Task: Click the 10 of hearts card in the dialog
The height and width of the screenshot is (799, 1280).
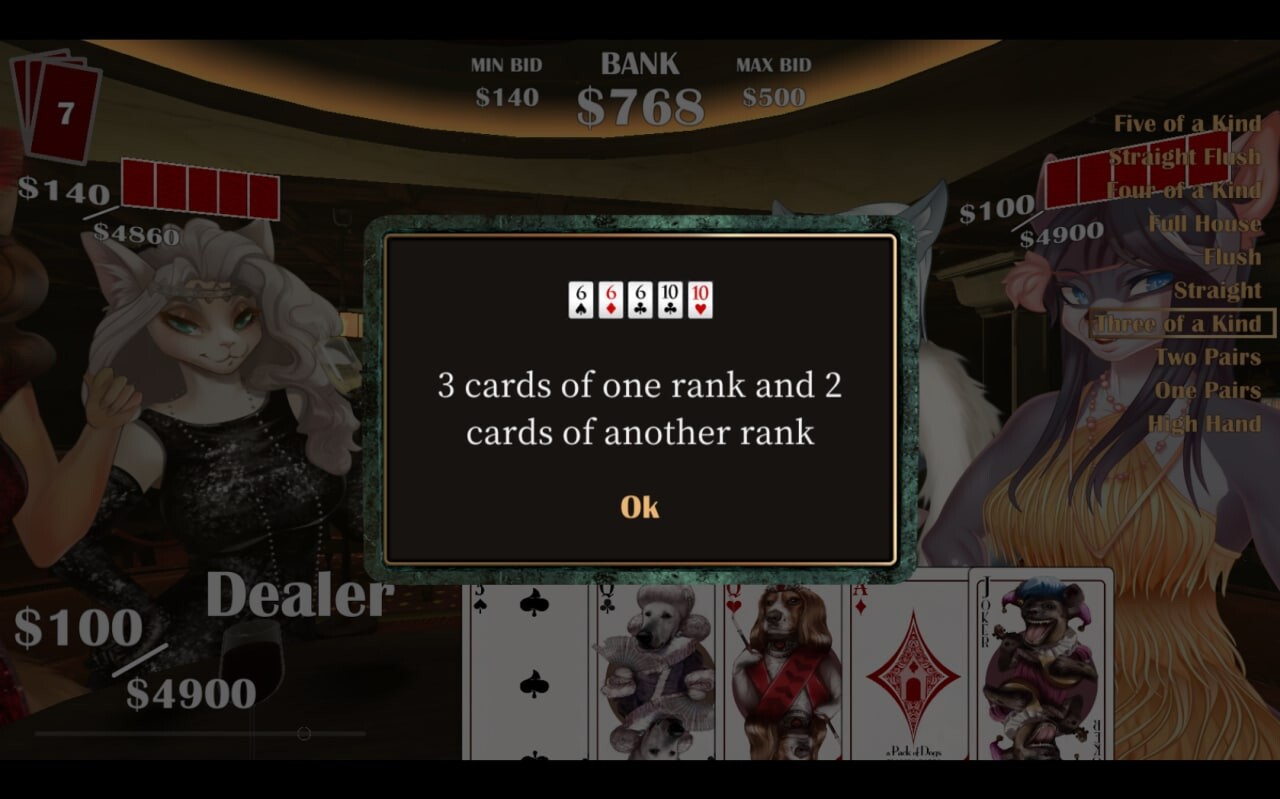Action: tap(698, 297)
